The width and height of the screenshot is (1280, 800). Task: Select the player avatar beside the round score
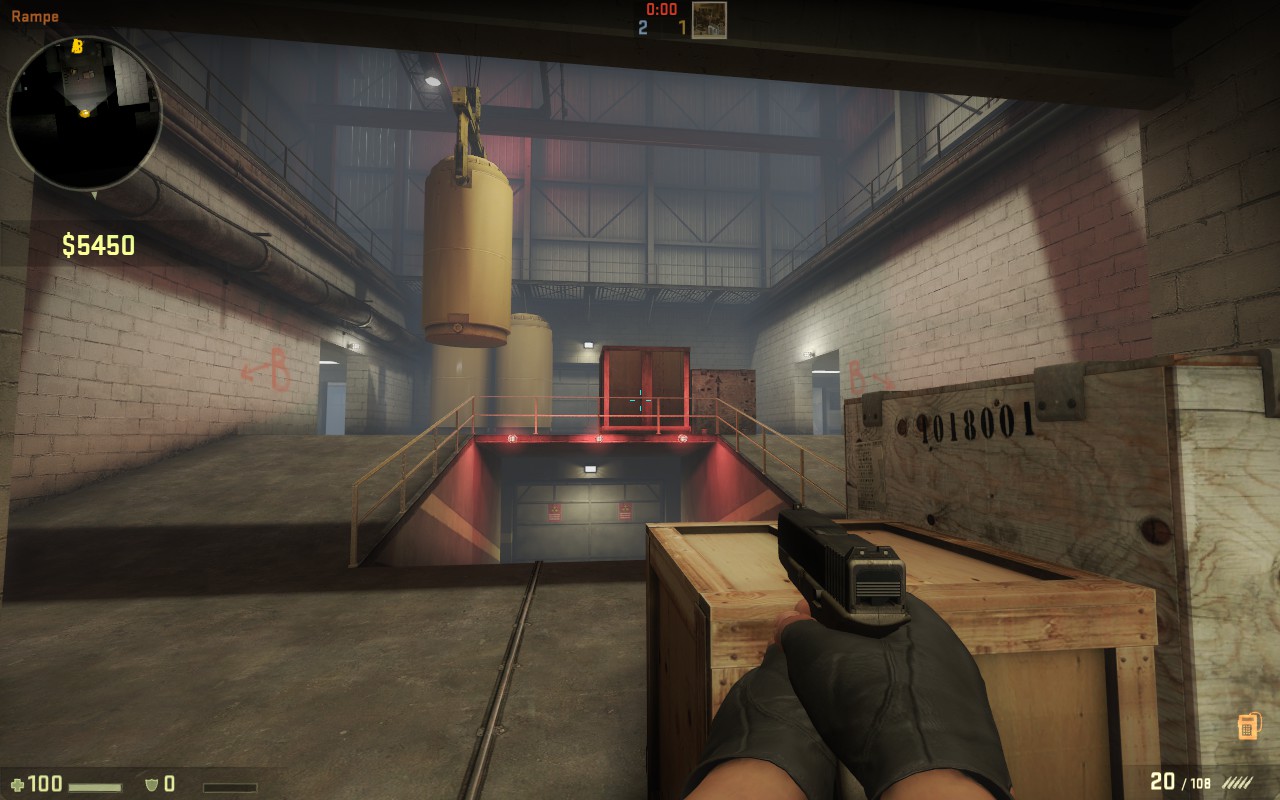click(x=709, y=20)
